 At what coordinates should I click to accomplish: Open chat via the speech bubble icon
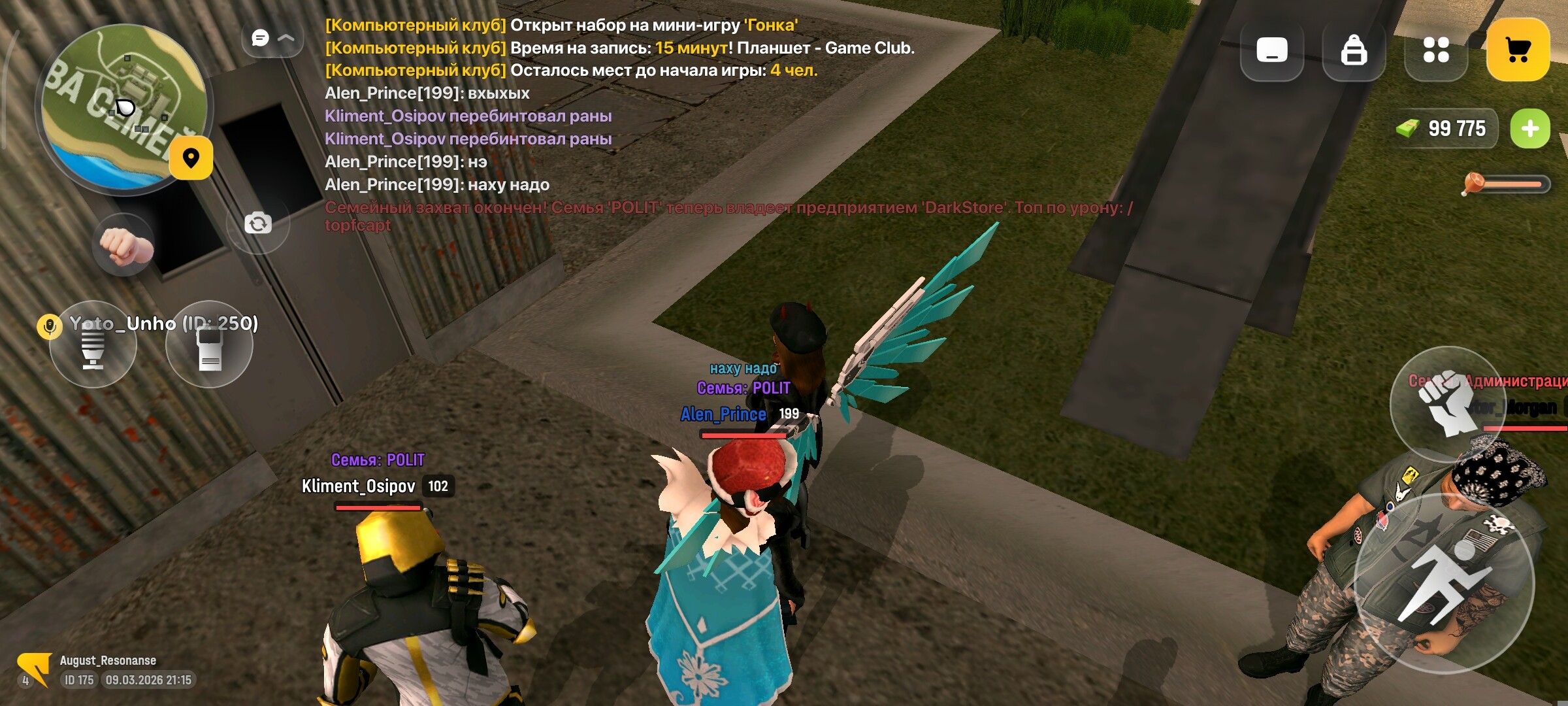coord(261,37)
